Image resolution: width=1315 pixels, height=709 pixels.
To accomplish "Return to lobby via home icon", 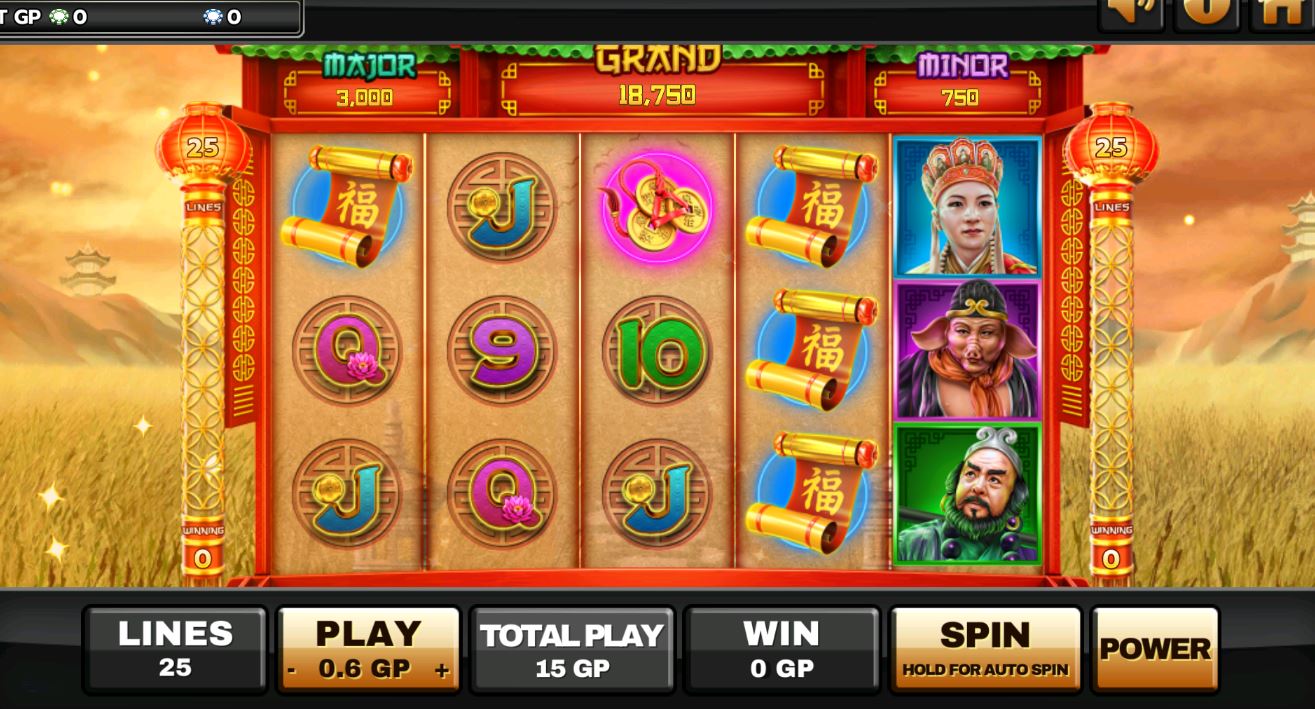I will pyautogui.click(x=1281, y=12).
